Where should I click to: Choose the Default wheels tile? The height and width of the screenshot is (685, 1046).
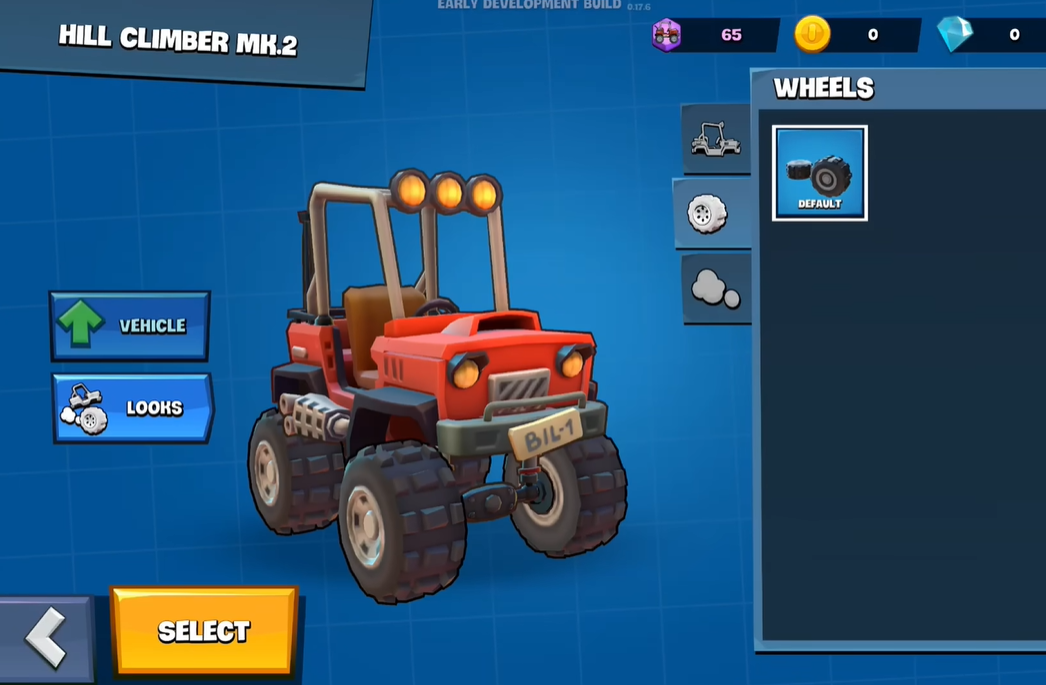coord(819,173)
